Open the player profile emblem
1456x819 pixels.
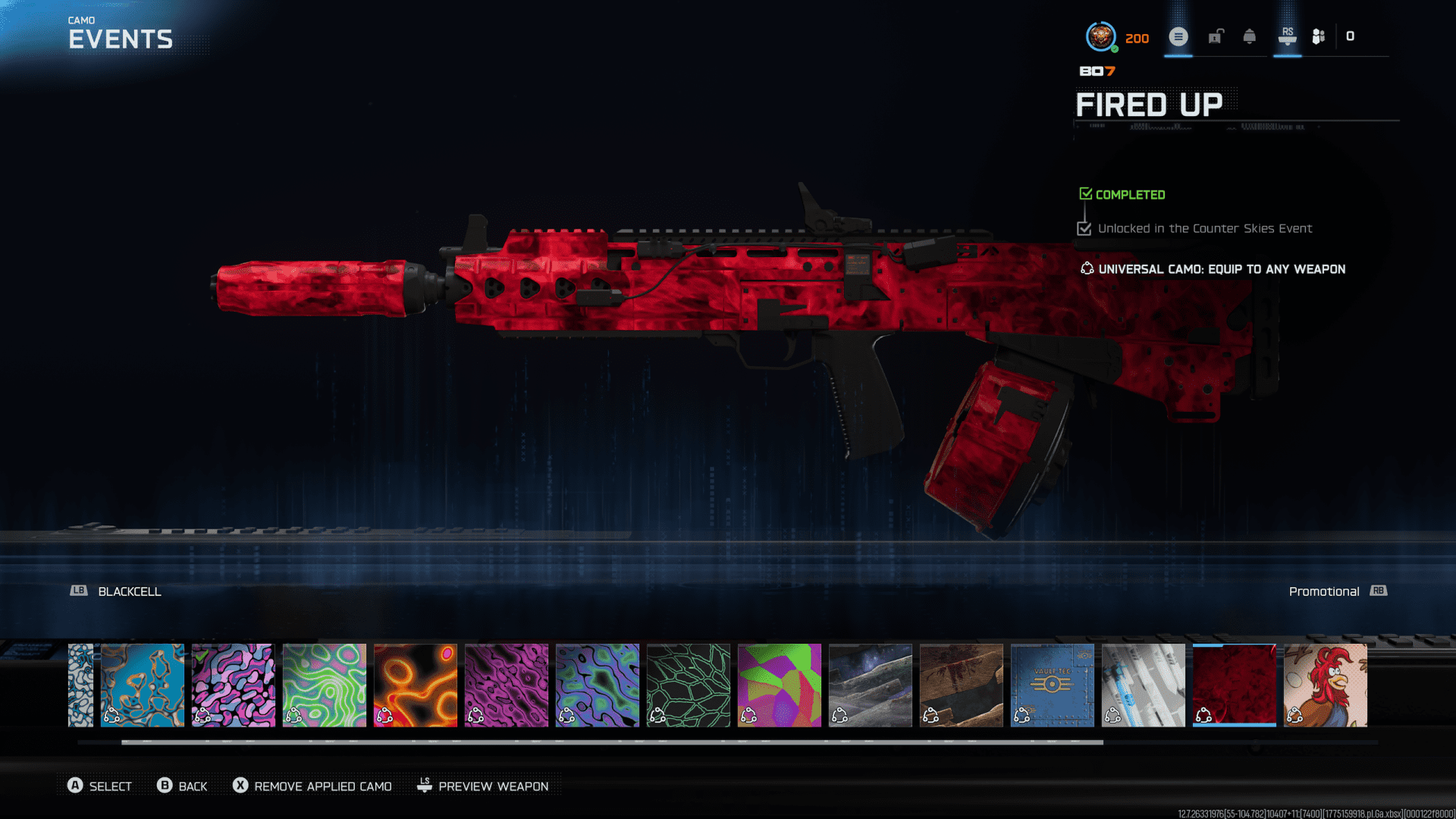point(1100,36)
